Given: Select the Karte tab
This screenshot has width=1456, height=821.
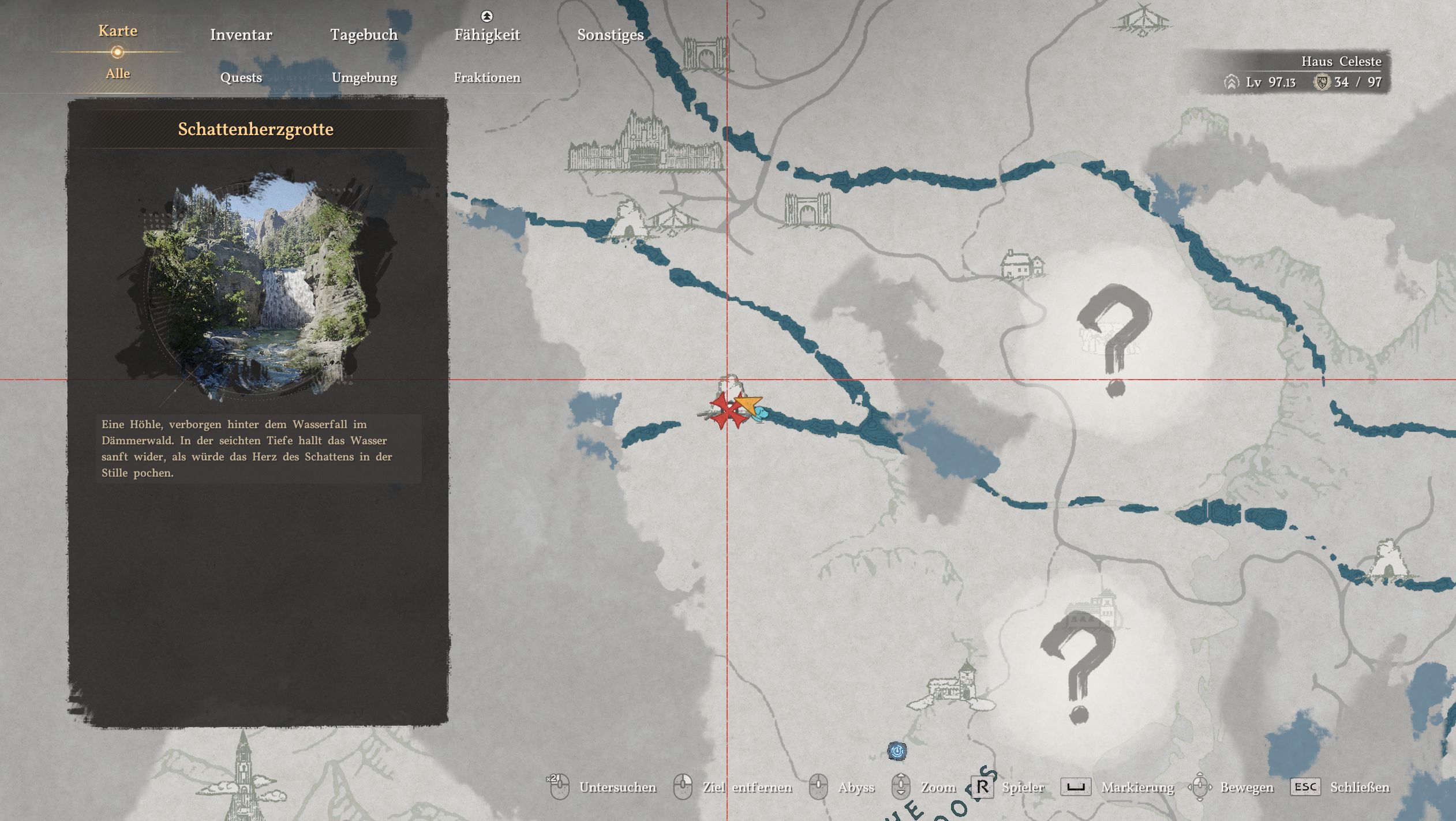Looking at the screenshot, I should click(x=118, y=31).
